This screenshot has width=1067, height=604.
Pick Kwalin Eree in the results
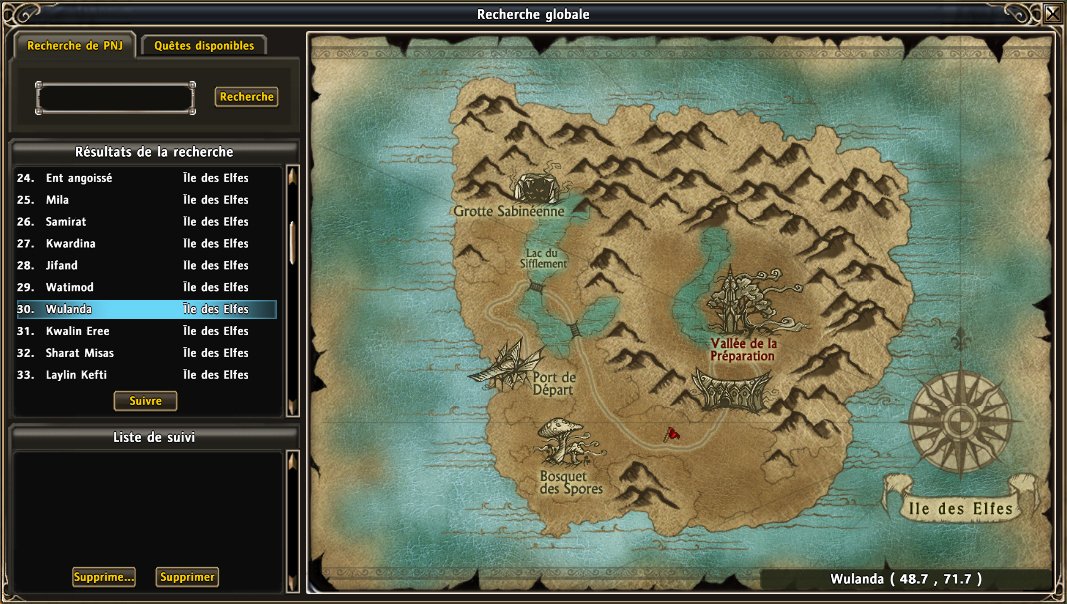coord(146,331)
